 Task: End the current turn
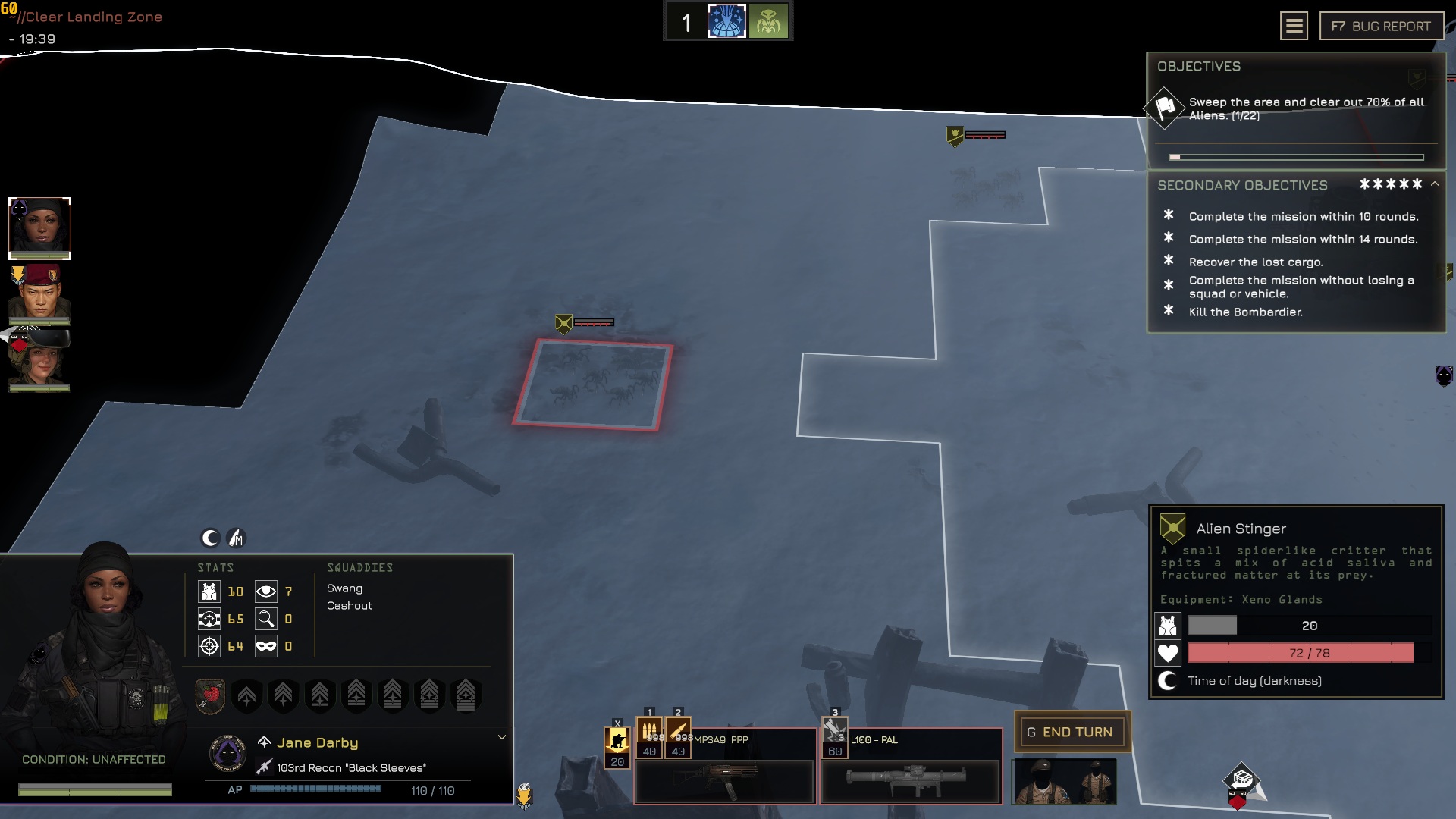point(1071,732)
